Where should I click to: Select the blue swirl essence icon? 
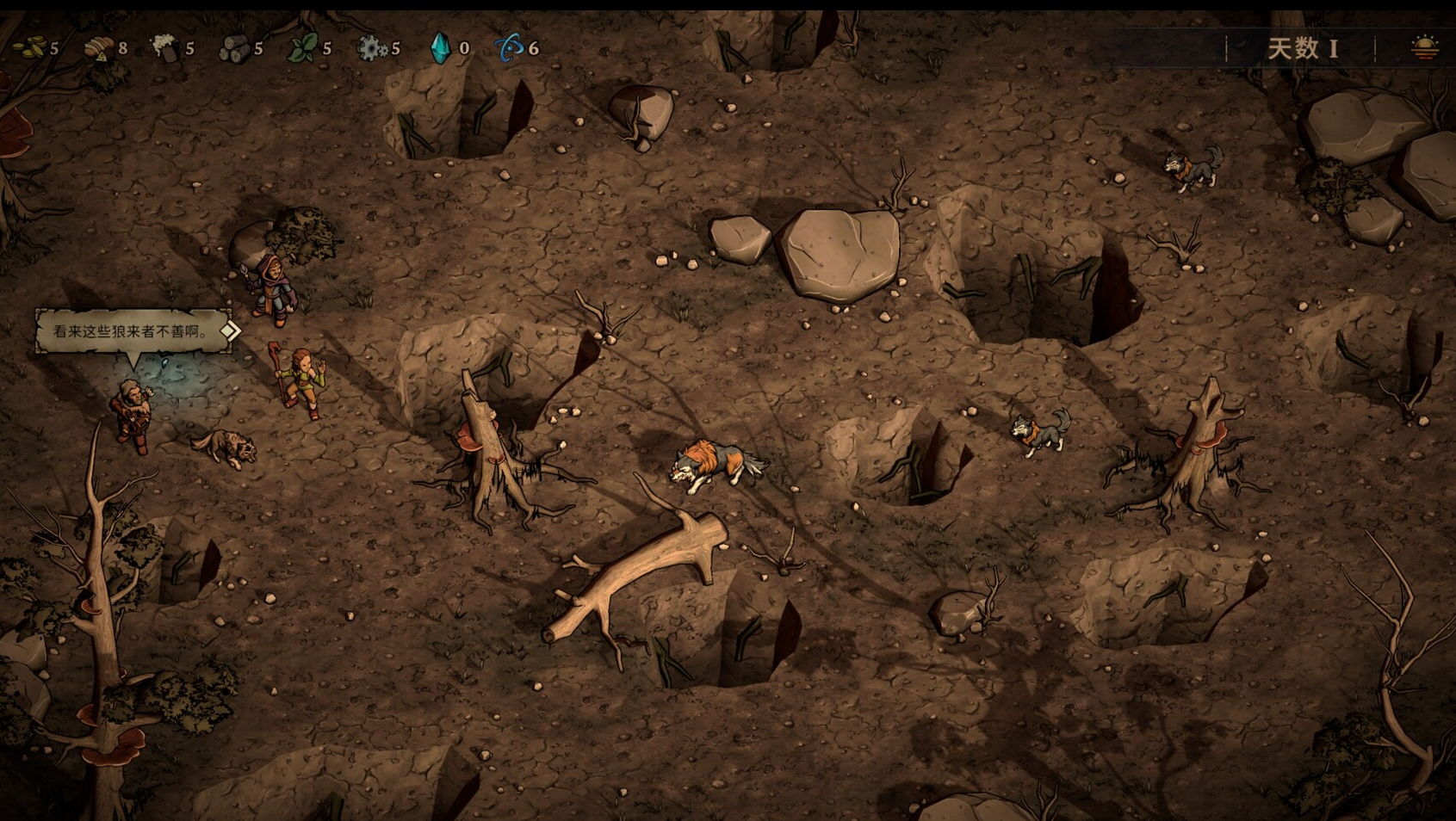[x=509, y=48]
